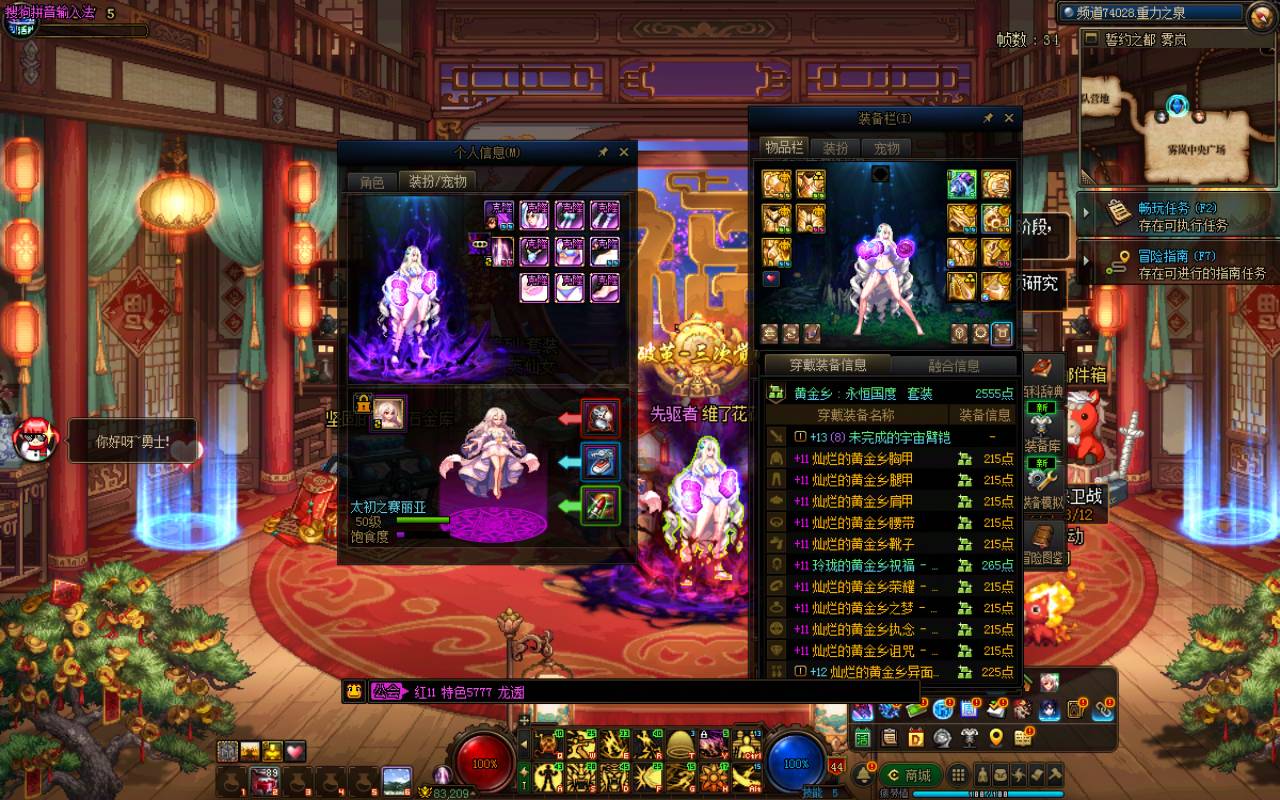
Task: Click the 公会 guild chat channel tag
Action: (386, 691)
